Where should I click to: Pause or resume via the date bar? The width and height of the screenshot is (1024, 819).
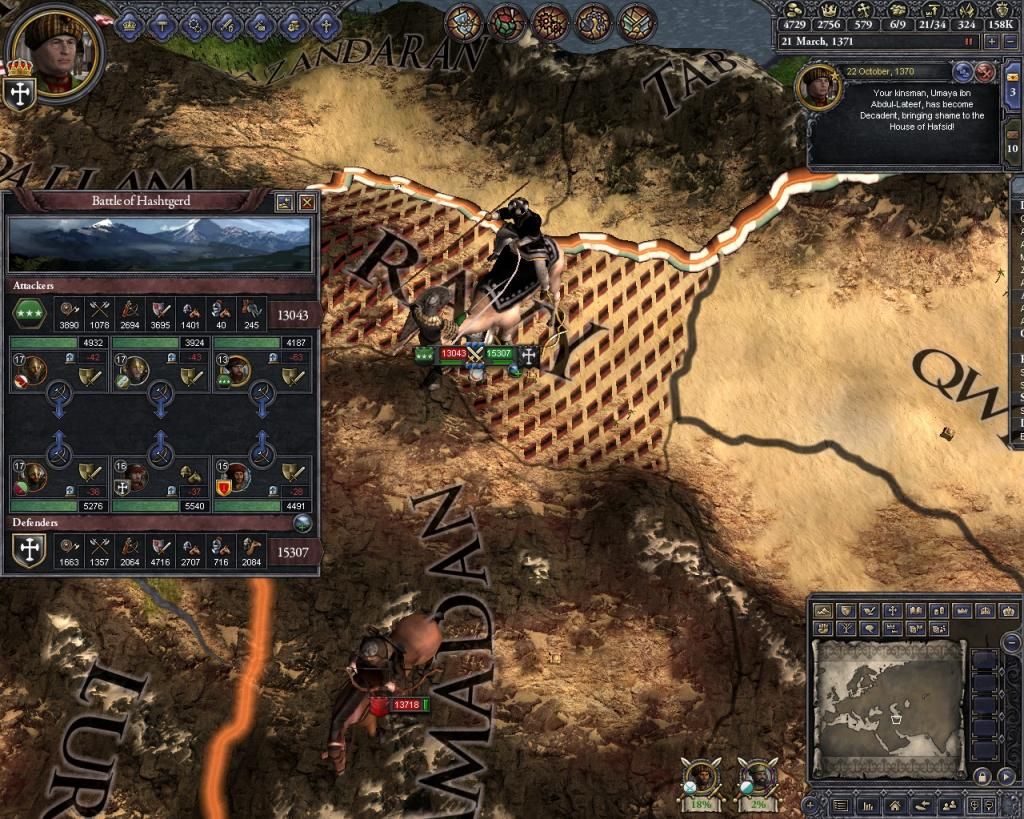point(967,41)
